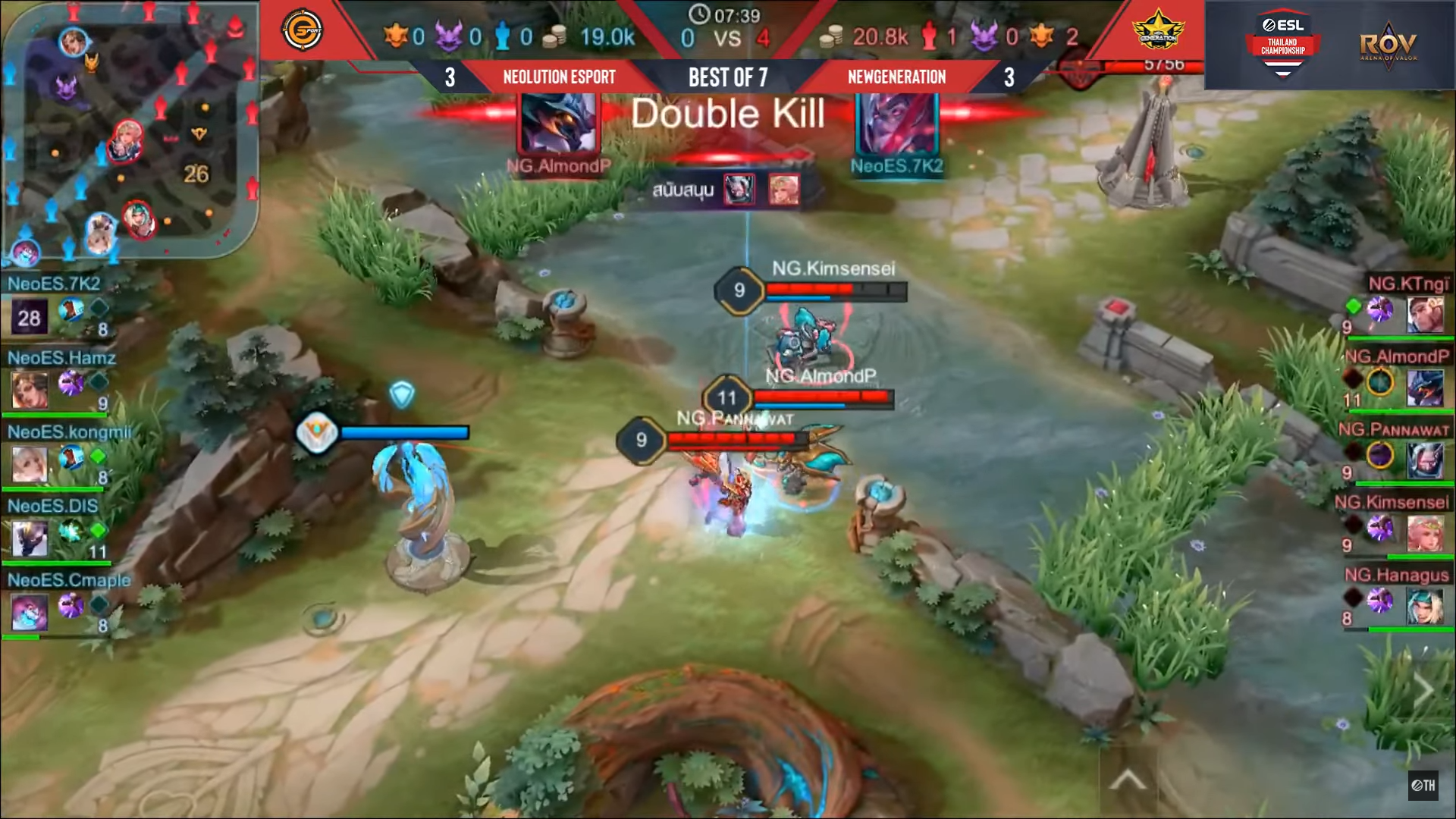Click the clock icon next to 07:39 timer
The width and height of the screenshot is (1456, 819).
click(698, 13)
